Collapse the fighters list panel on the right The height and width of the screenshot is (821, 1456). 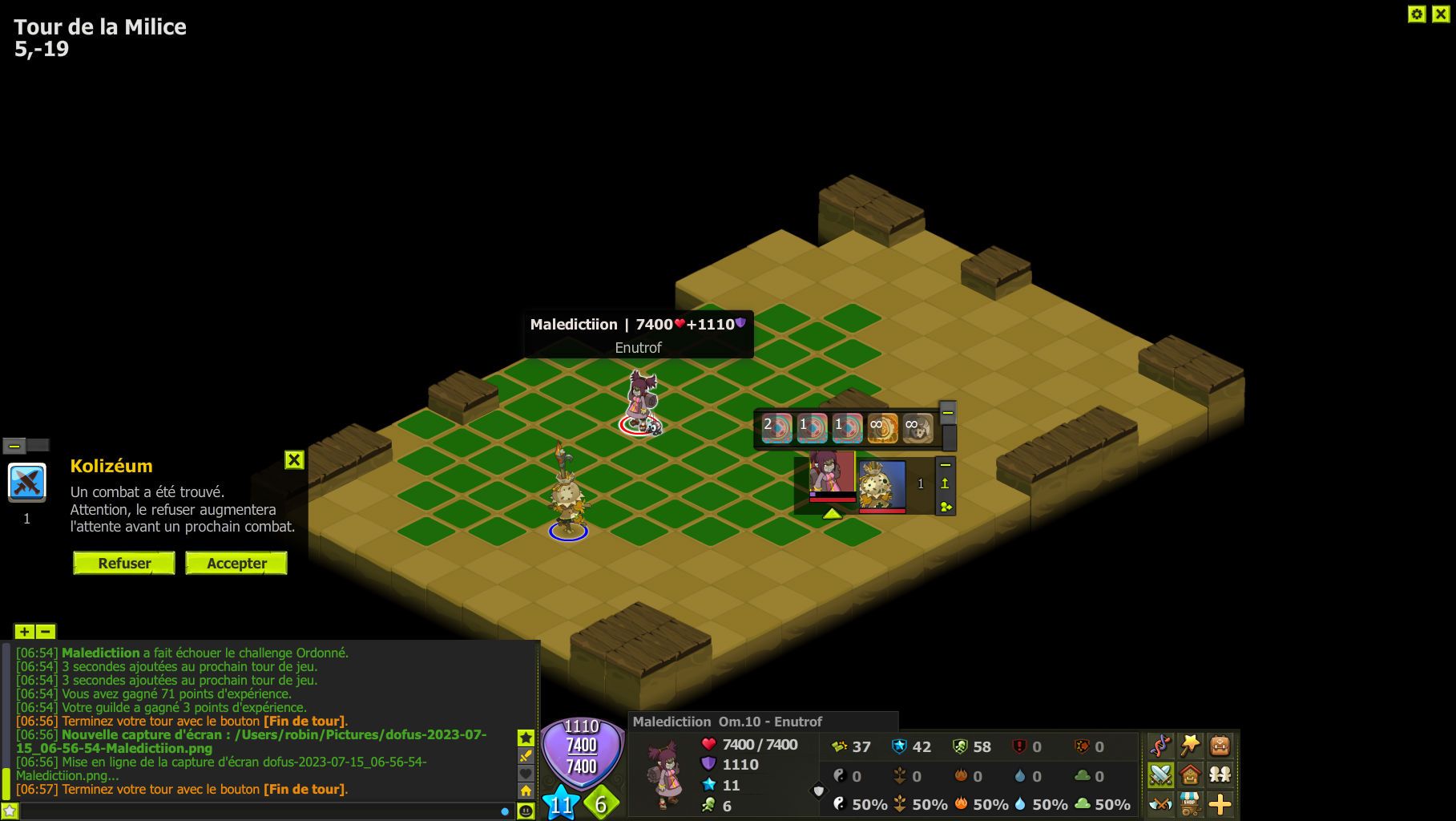click(946, 465)
